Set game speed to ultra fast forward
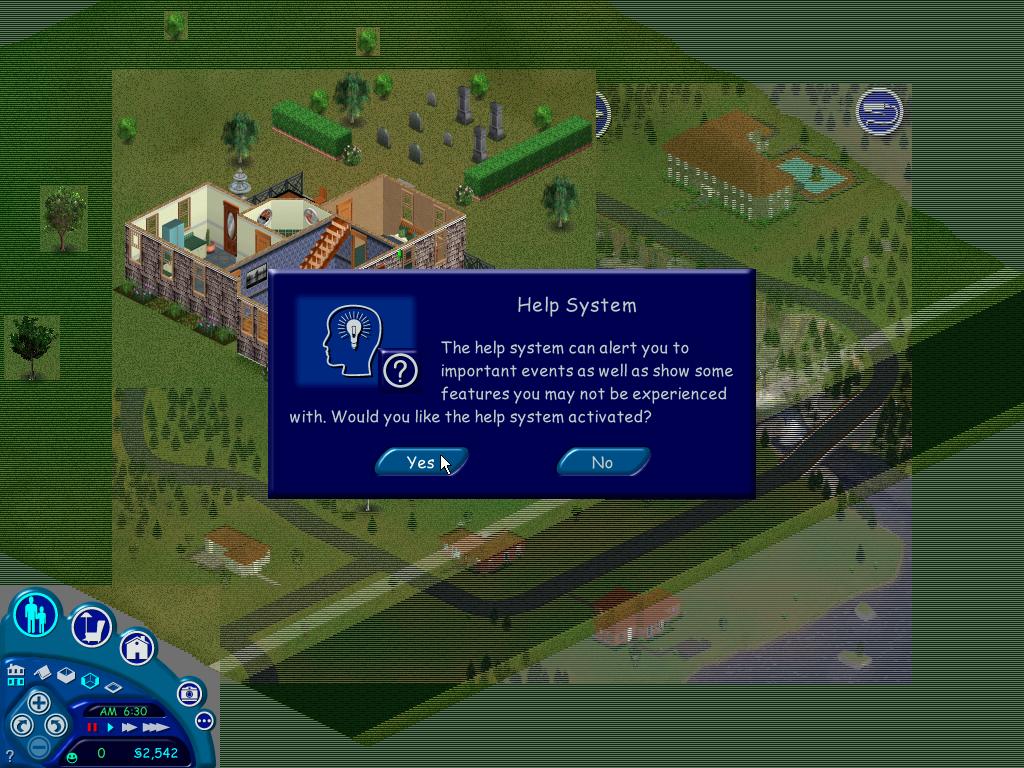 [155, 727]
